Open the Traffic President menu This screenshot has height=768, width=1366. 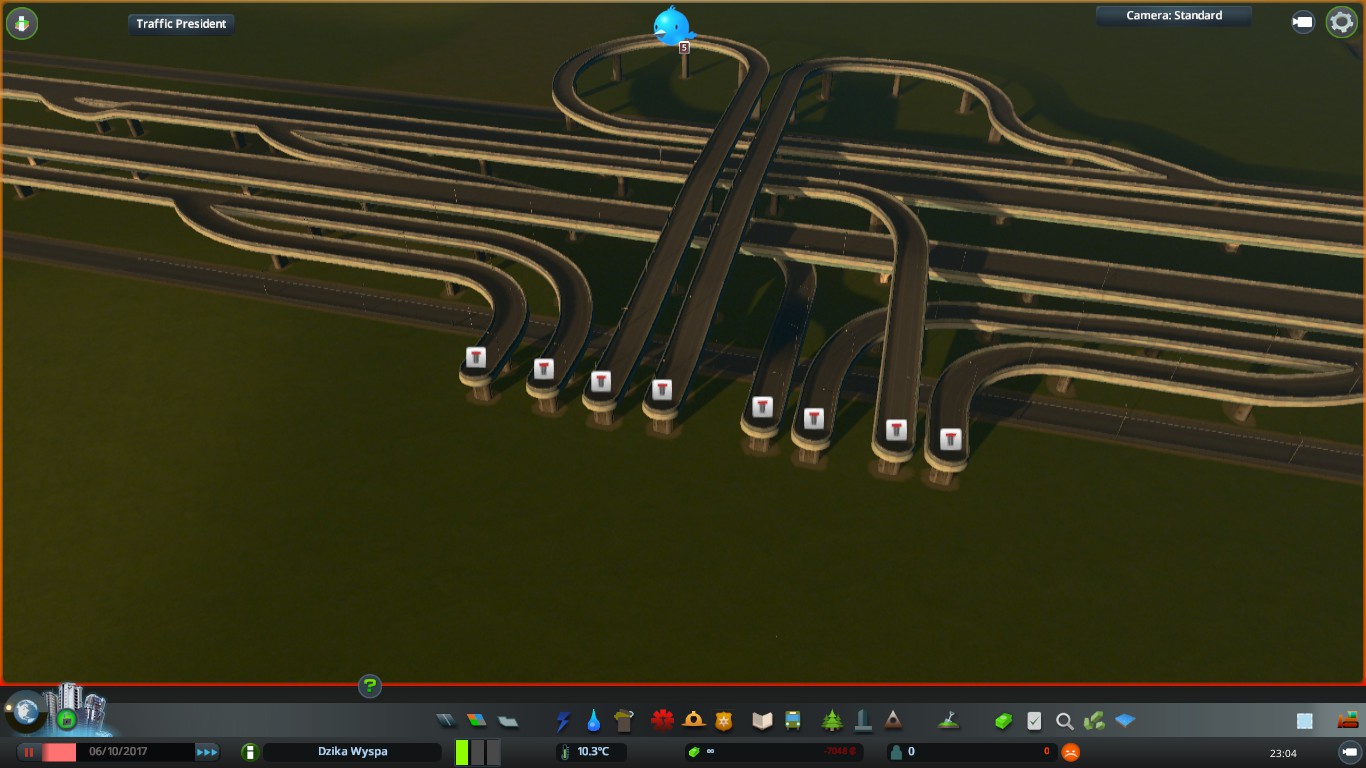[x=181, y=24]
